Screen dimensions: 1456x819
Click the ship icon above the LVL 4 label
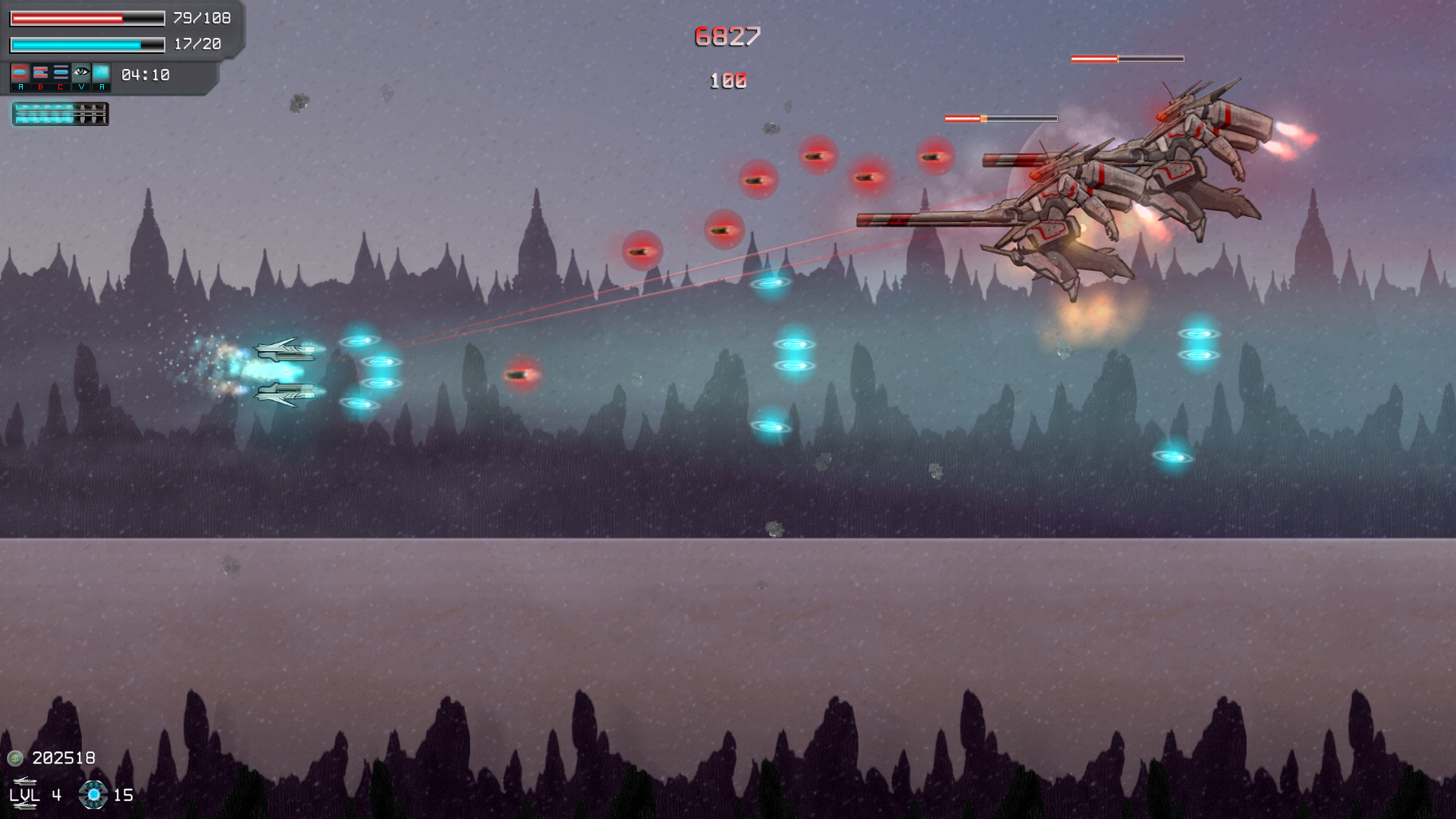pos(25,781)
